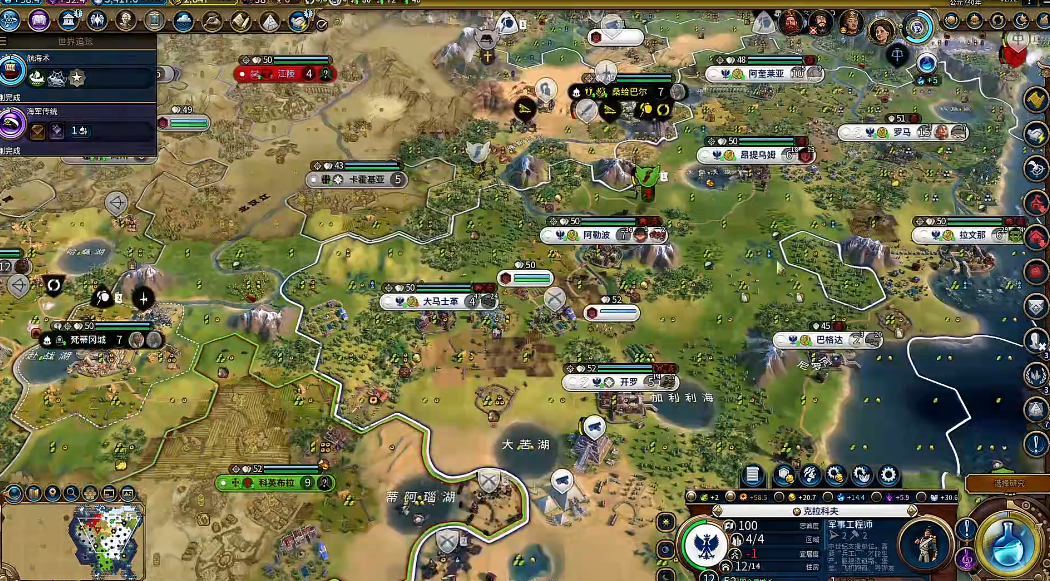
Task: Select the 开罗 city banner
Action: pos(627,382)
